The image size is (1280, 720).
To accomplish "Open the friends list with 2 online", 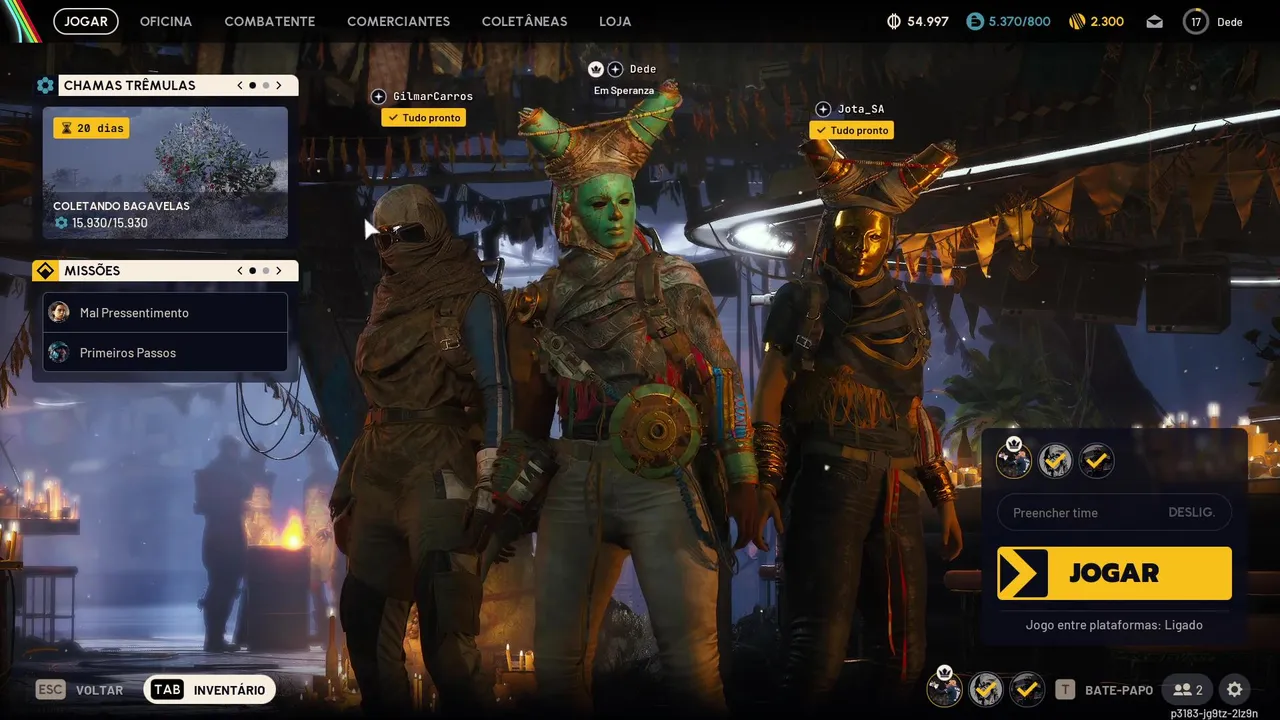I will click(1188, 690).
